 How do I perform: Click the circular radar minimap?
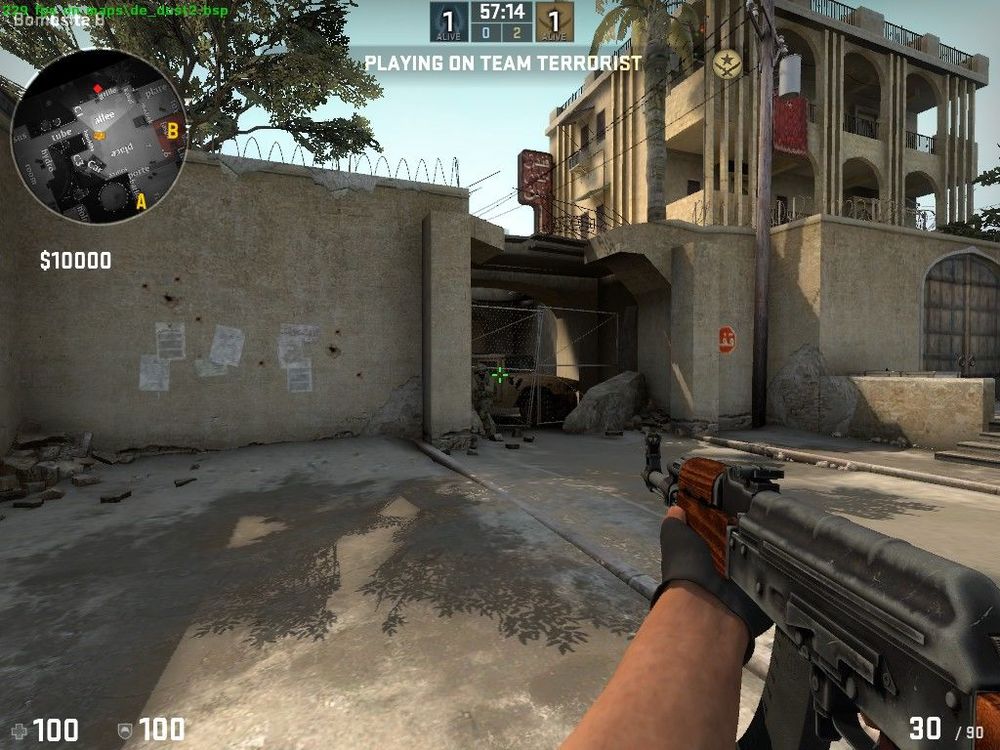click(98, 137)
